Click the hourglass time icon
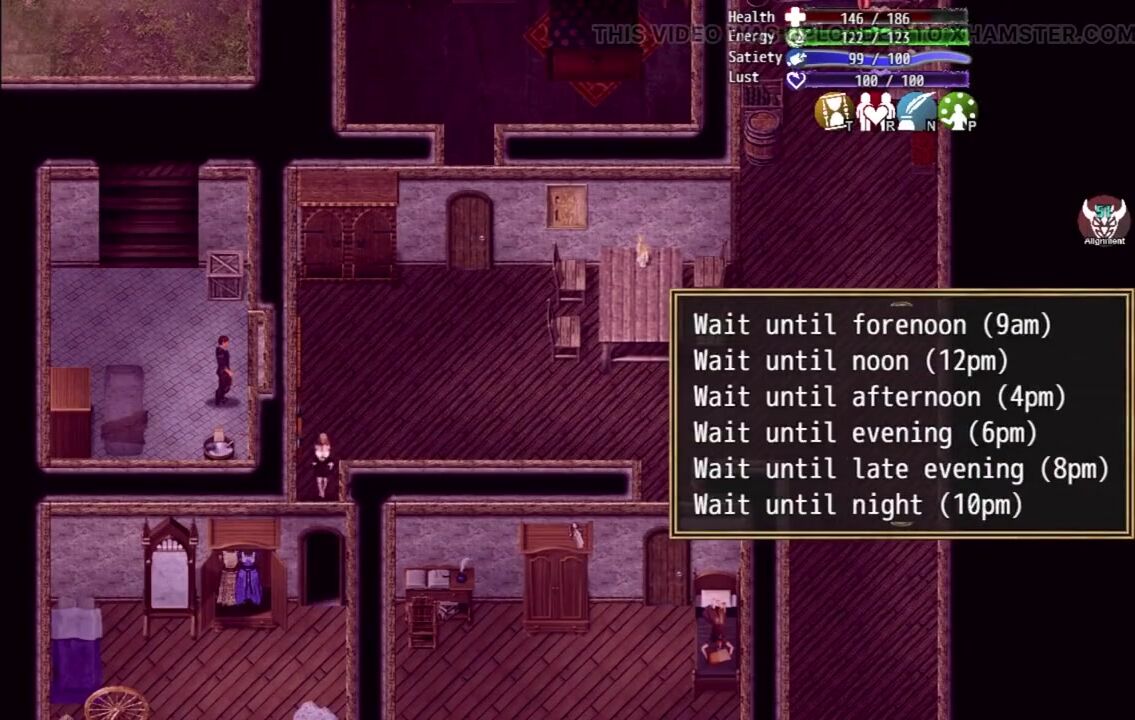The width and height of the screenshot is (1135, 720). (834, 111)
